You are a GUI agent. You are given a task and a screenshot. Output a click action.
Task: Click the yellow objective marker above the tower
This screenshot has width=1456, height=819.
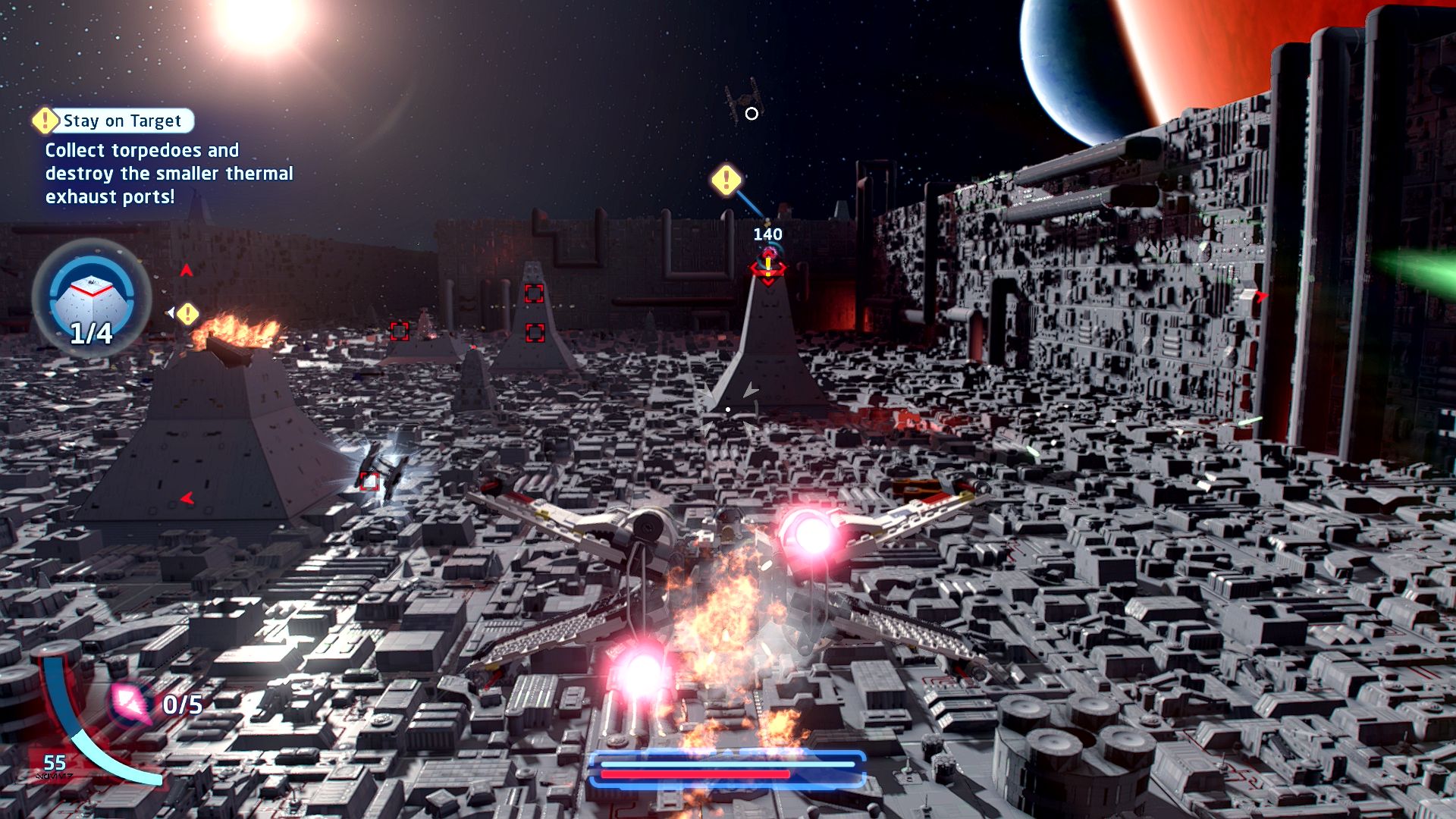(726, 180)
